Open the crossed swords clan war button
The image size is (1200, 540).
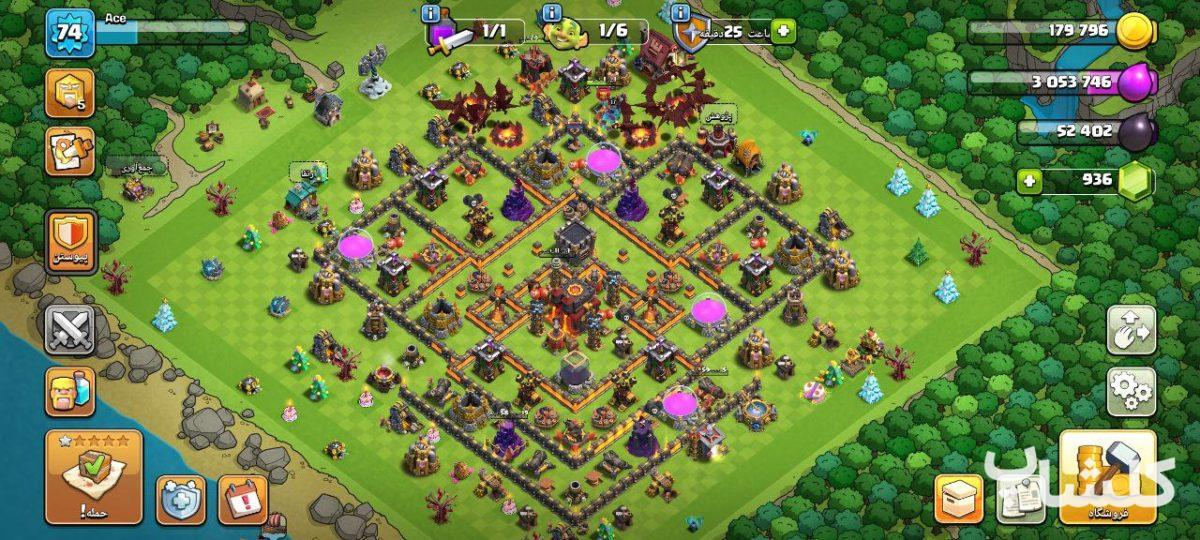pyautogui.click(x=70, y=330)
